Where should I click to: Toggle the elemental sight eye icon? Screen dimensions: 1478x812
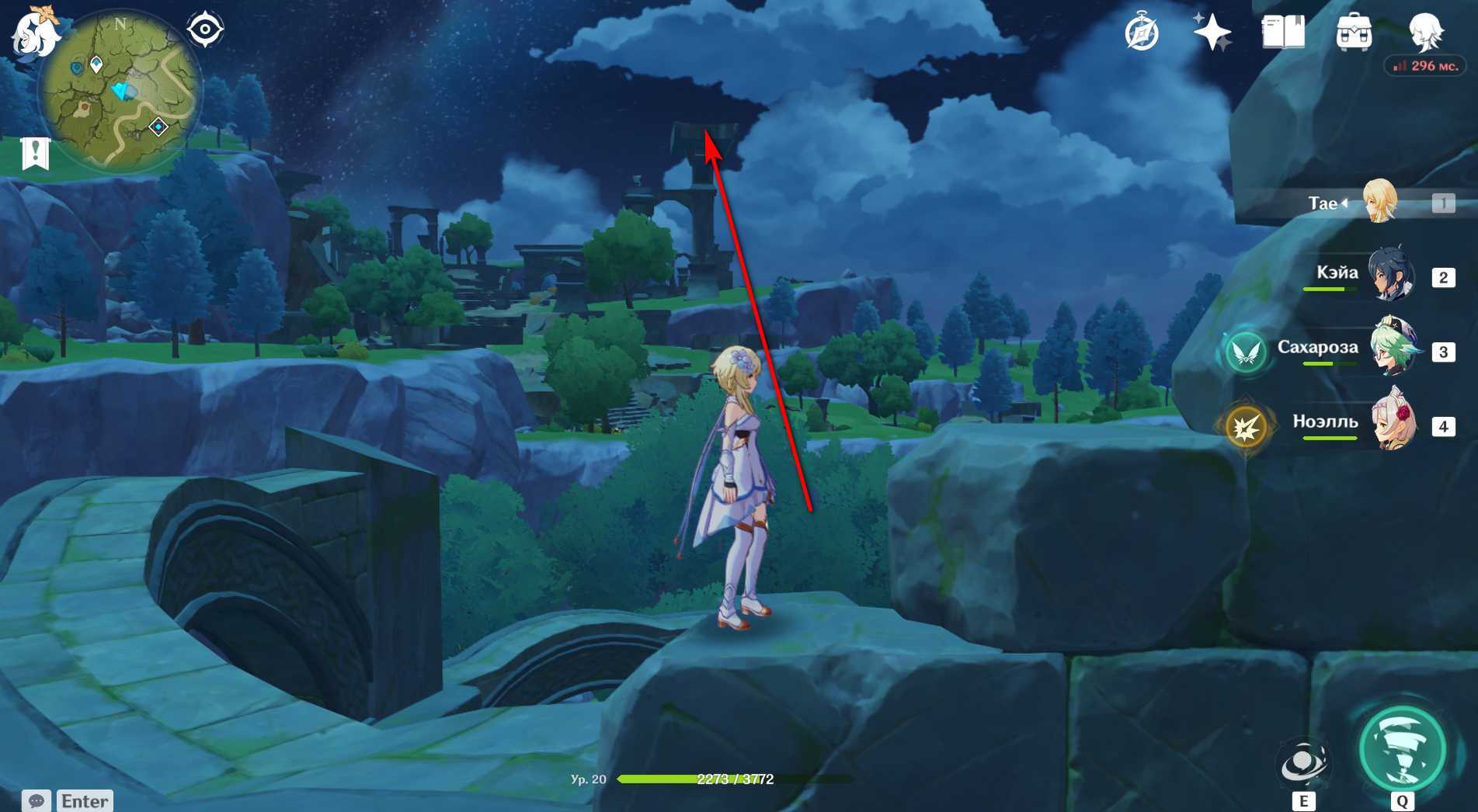pos(205,30)
